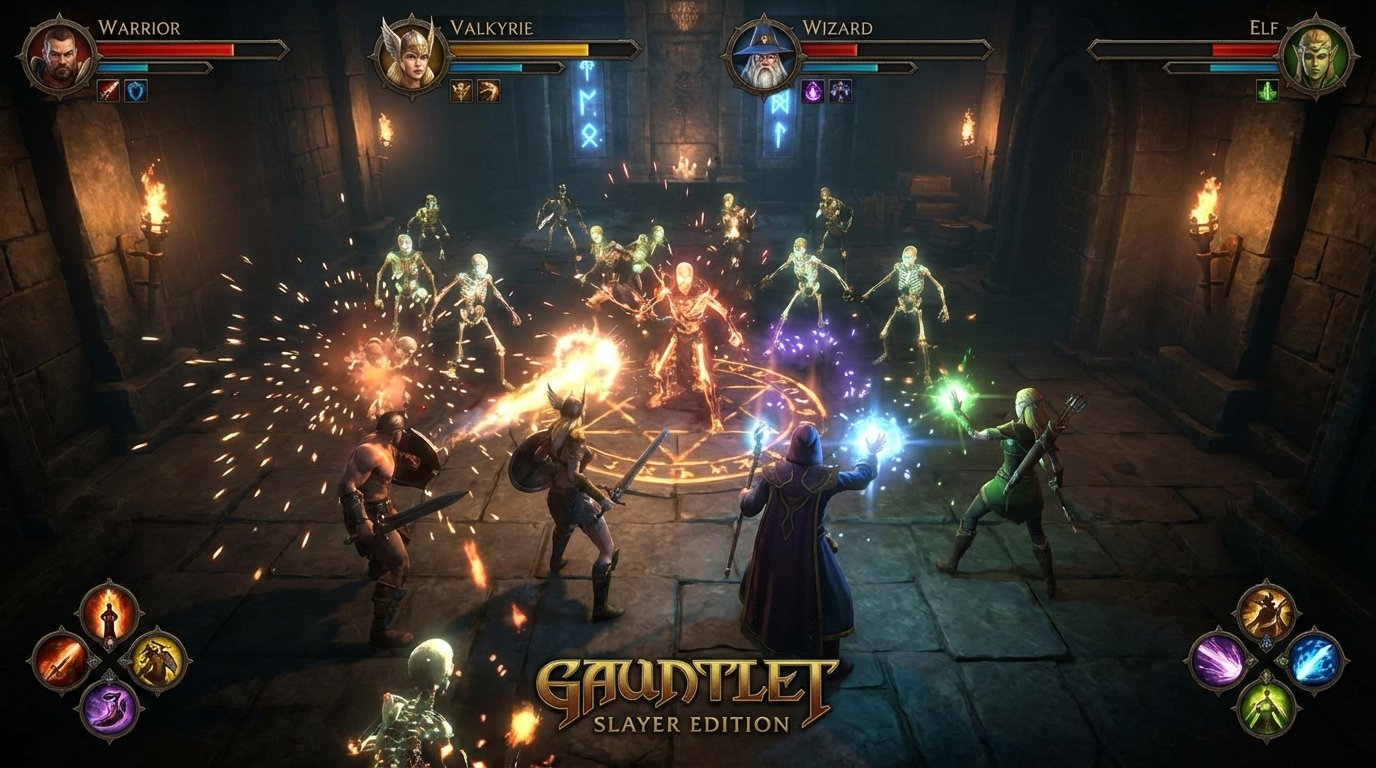Use the green healing aura skill icon
This screenshot has width=1376, height=768.
(x=1266, y=705)
